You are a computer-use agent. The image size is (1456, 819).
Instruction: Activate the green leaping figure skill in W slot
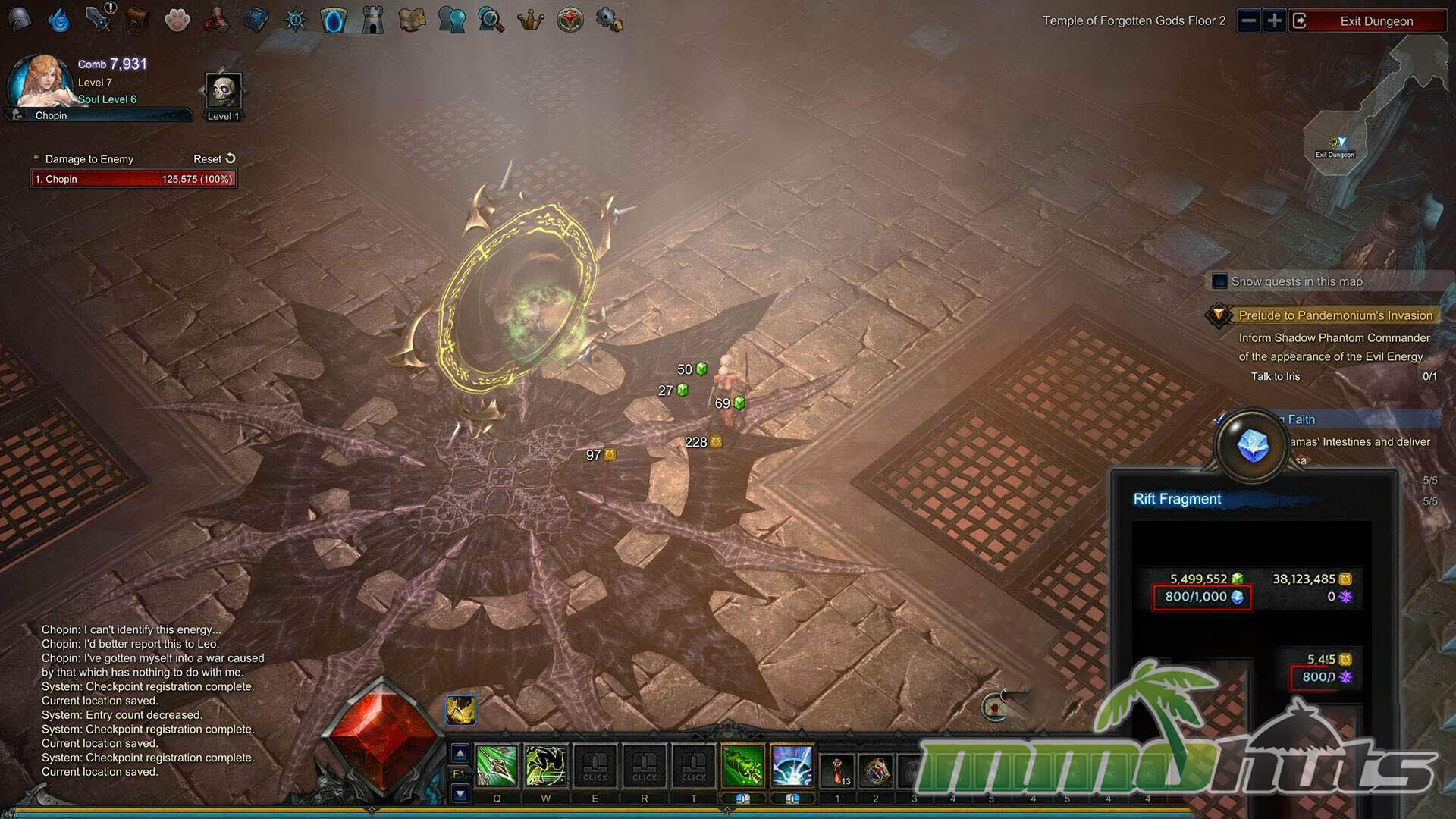(546, 766)
